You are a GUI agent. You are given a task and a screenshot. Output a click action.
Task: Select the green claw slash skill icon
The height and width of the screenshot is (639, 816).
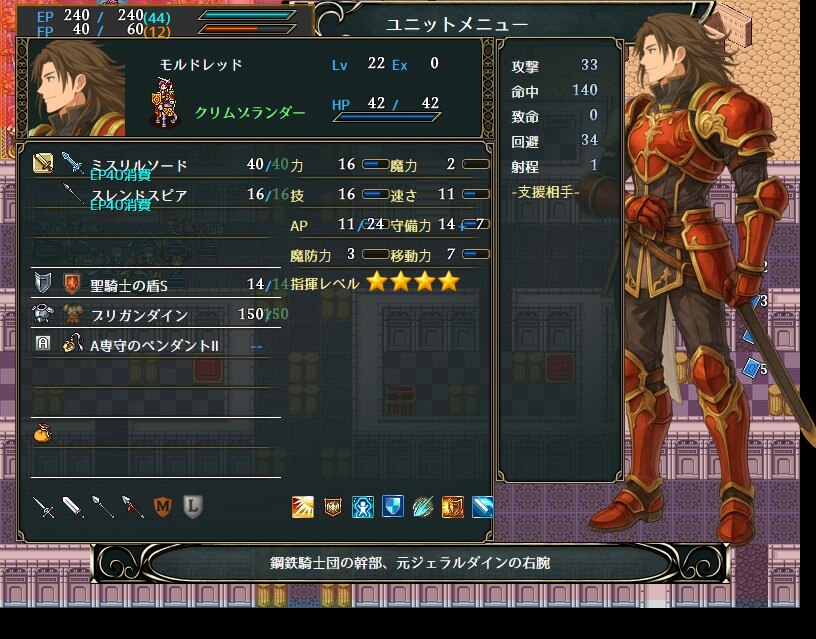click(x=423, y=507)
